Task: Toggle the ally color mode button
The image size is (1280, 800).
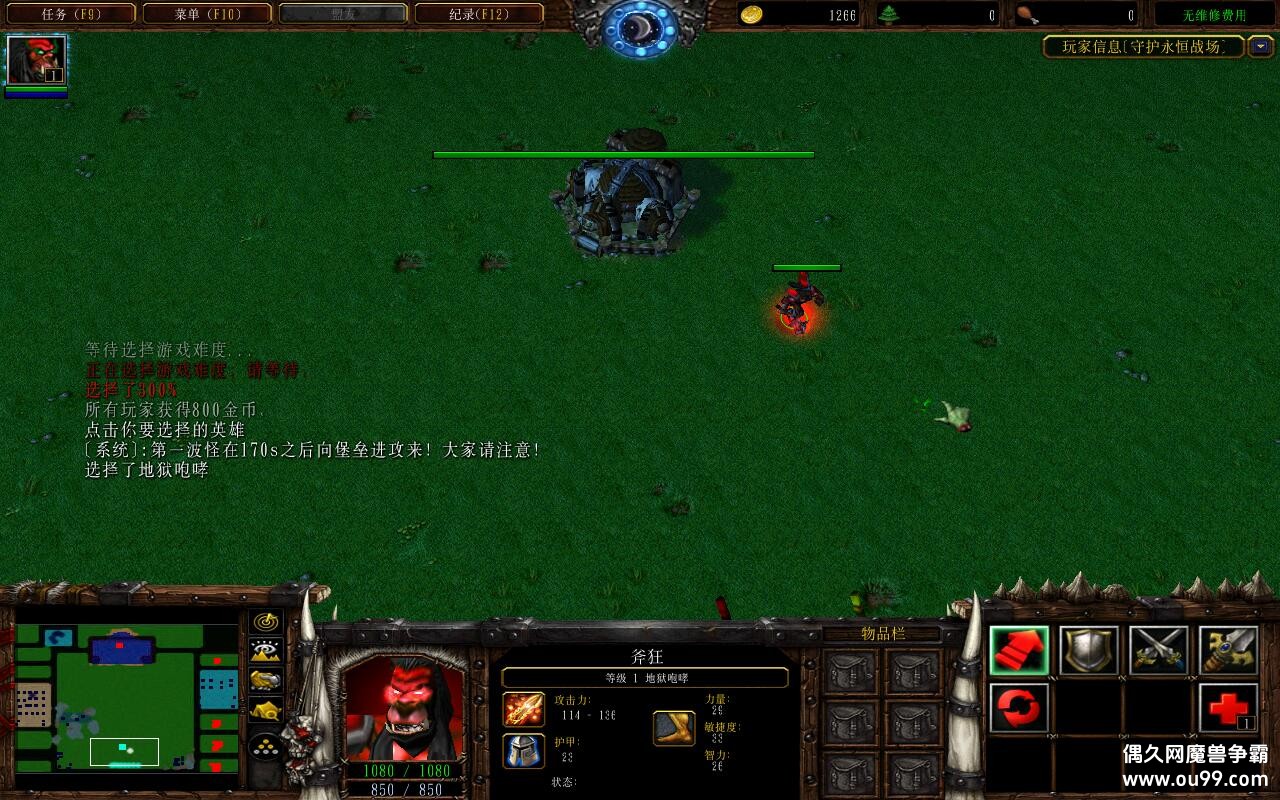Action: pyautogui.click(x=265, y=681)
